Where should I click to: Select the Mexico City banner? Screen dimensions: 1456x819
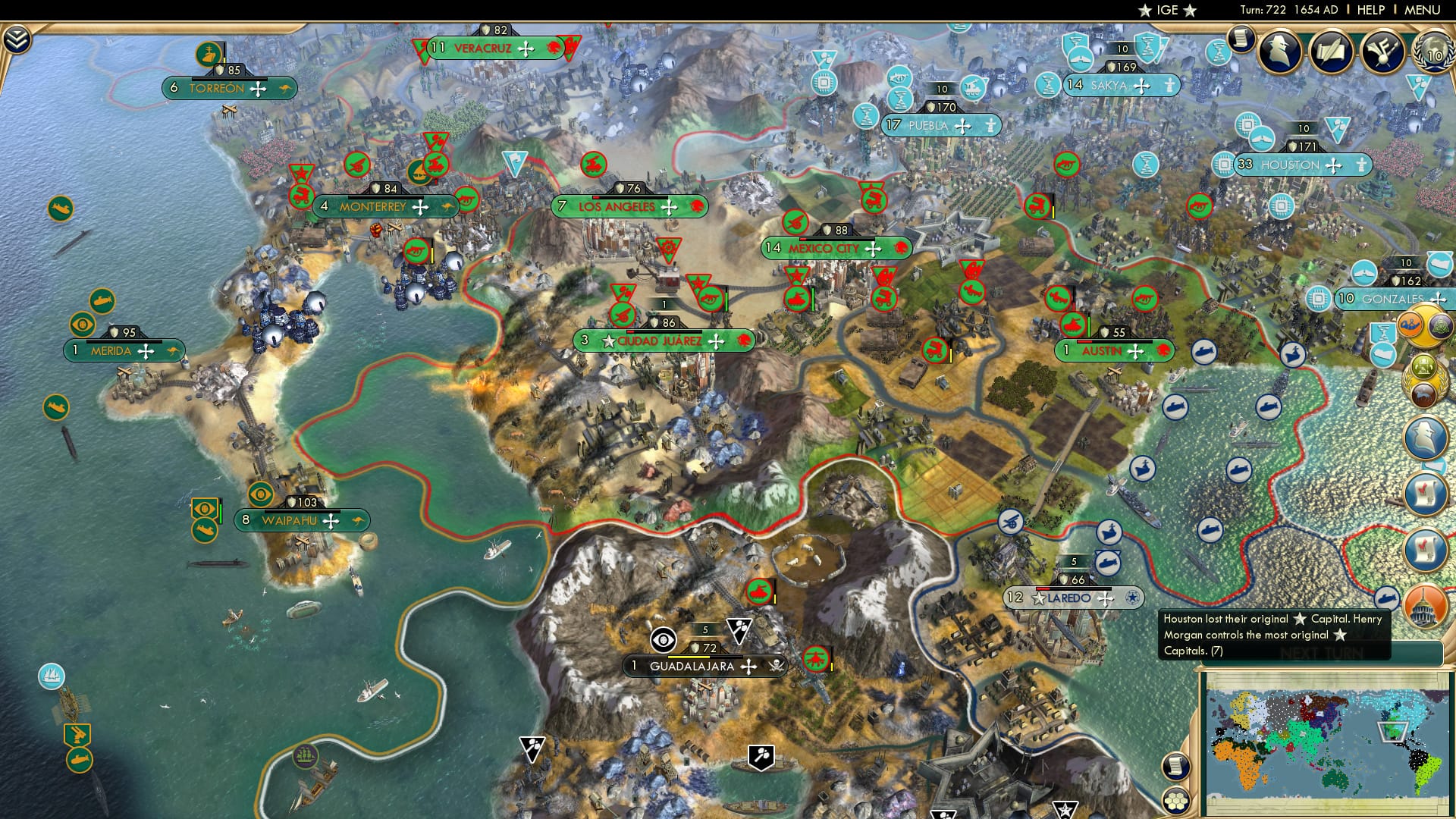[x=831, y=246]
